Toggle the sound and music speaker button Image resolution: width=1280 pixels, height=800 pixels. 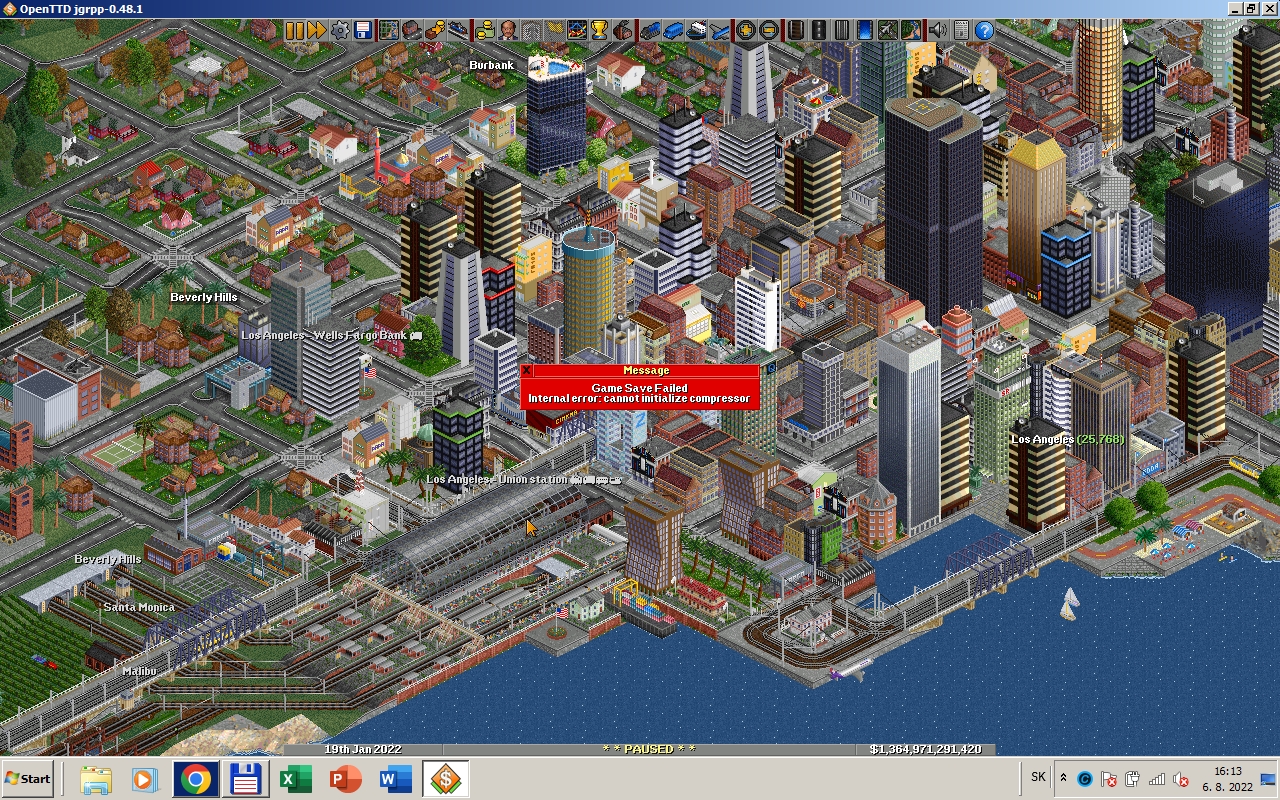point(937,30)
